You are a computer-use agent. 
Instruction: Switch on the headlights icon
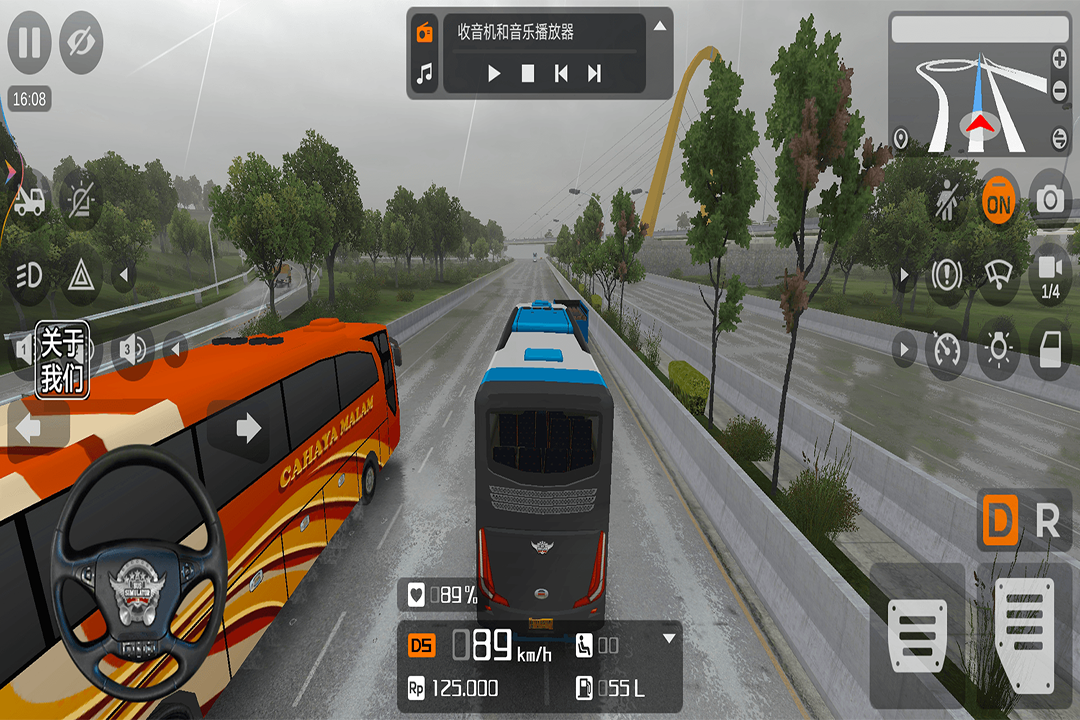(x=29, y=274)
